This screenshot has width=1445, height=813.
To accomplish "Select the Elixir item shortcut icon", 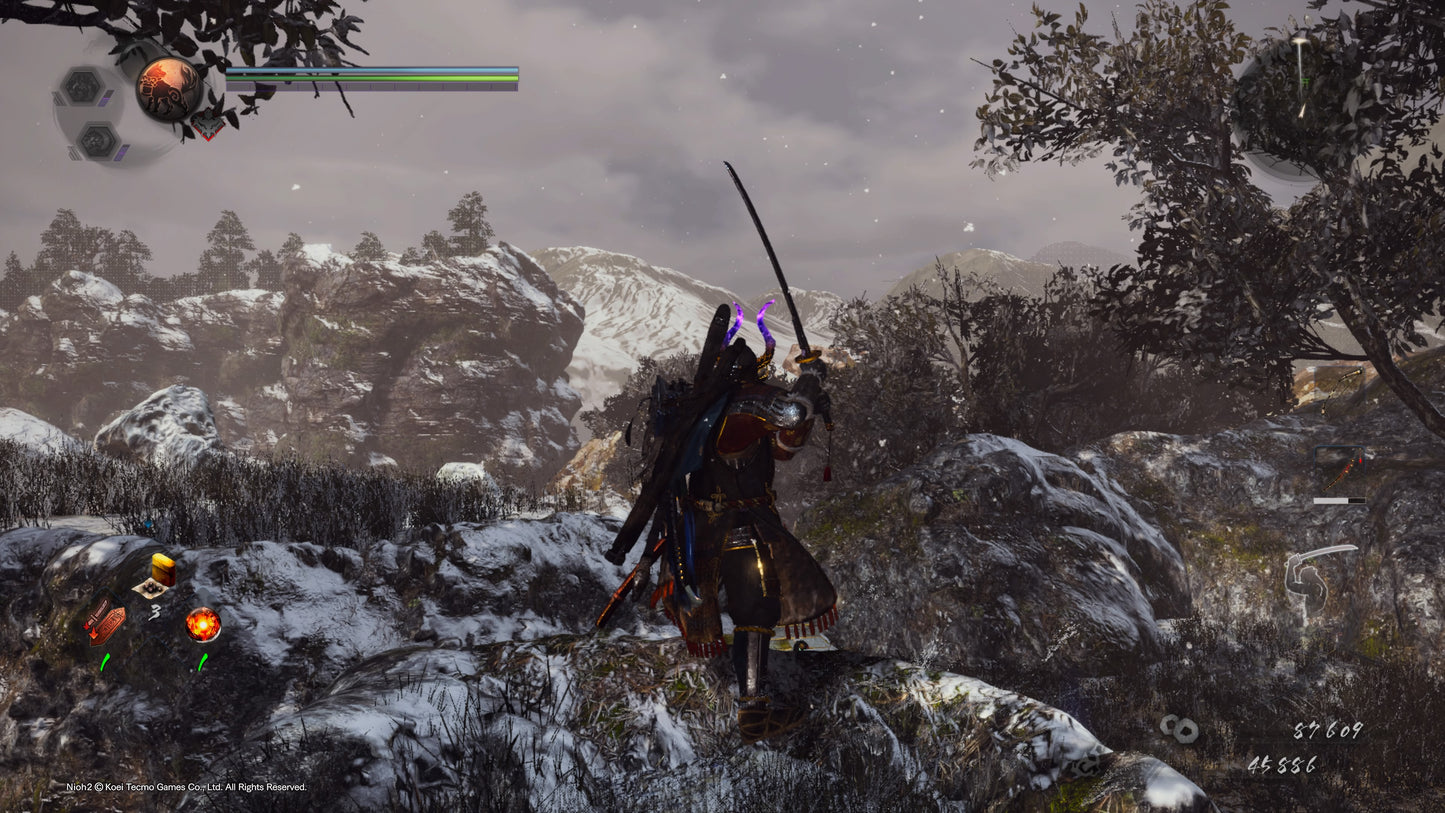I will (162, 572).
